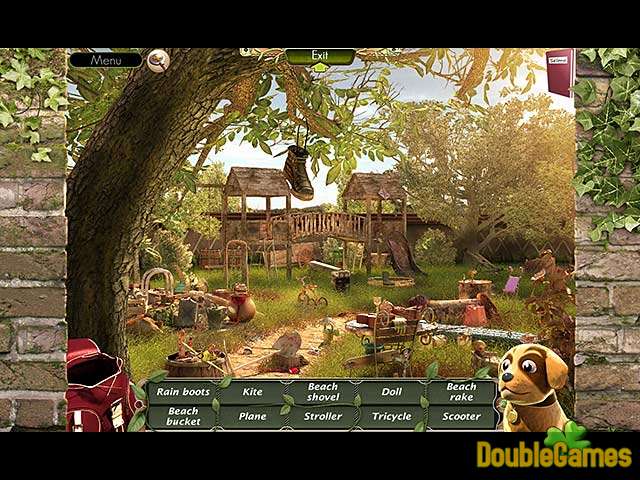Select Scooter in the item list
The height and width of the screenshot is (480, 640).
tap(461, 416)
